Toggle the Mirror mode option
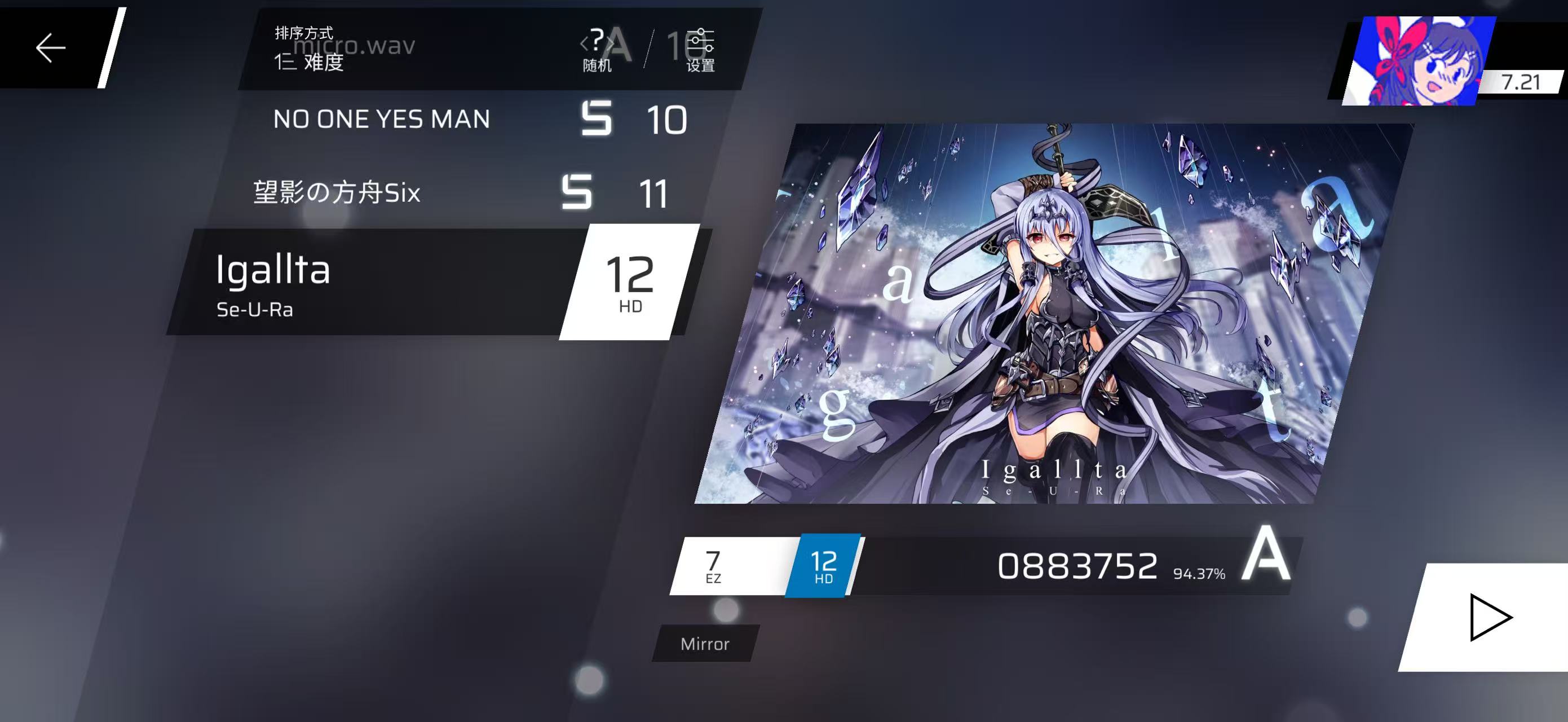This screenshot has height=722, width=1568. [705, 644]
